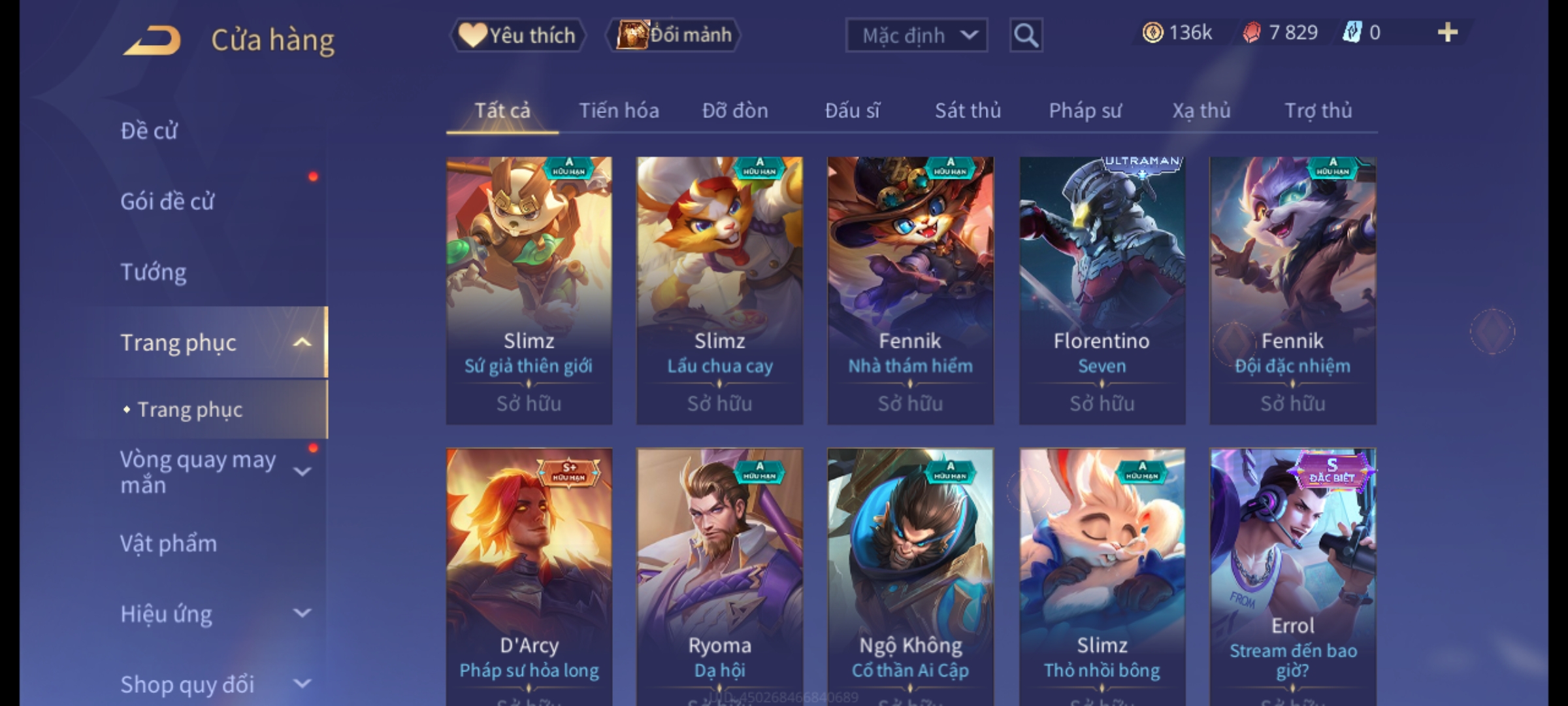Switch to the Đỡ đòn tab
The image size is (1568, 706).
(735, 111)
